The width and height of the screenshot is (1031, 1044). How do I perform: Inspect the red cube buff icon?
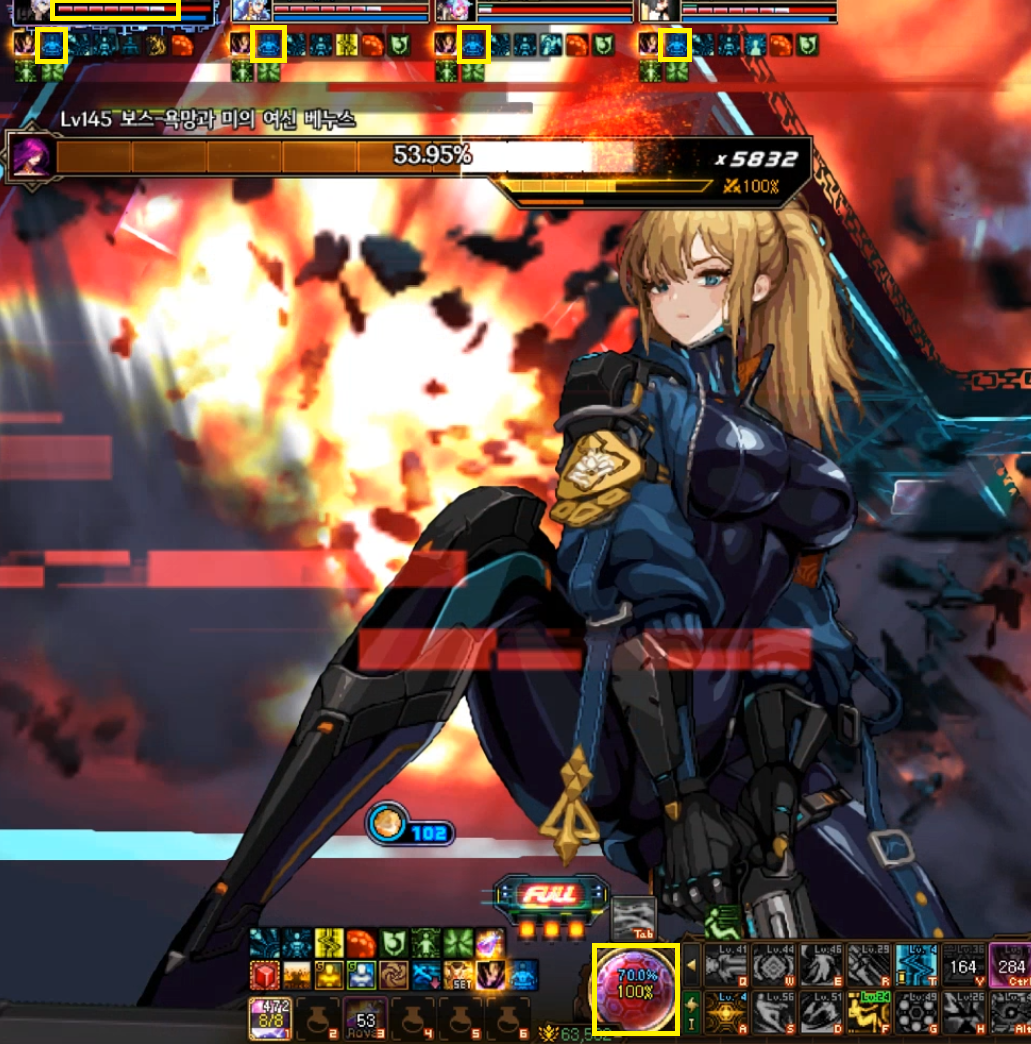pyautogui.click(x=264, y=974)
